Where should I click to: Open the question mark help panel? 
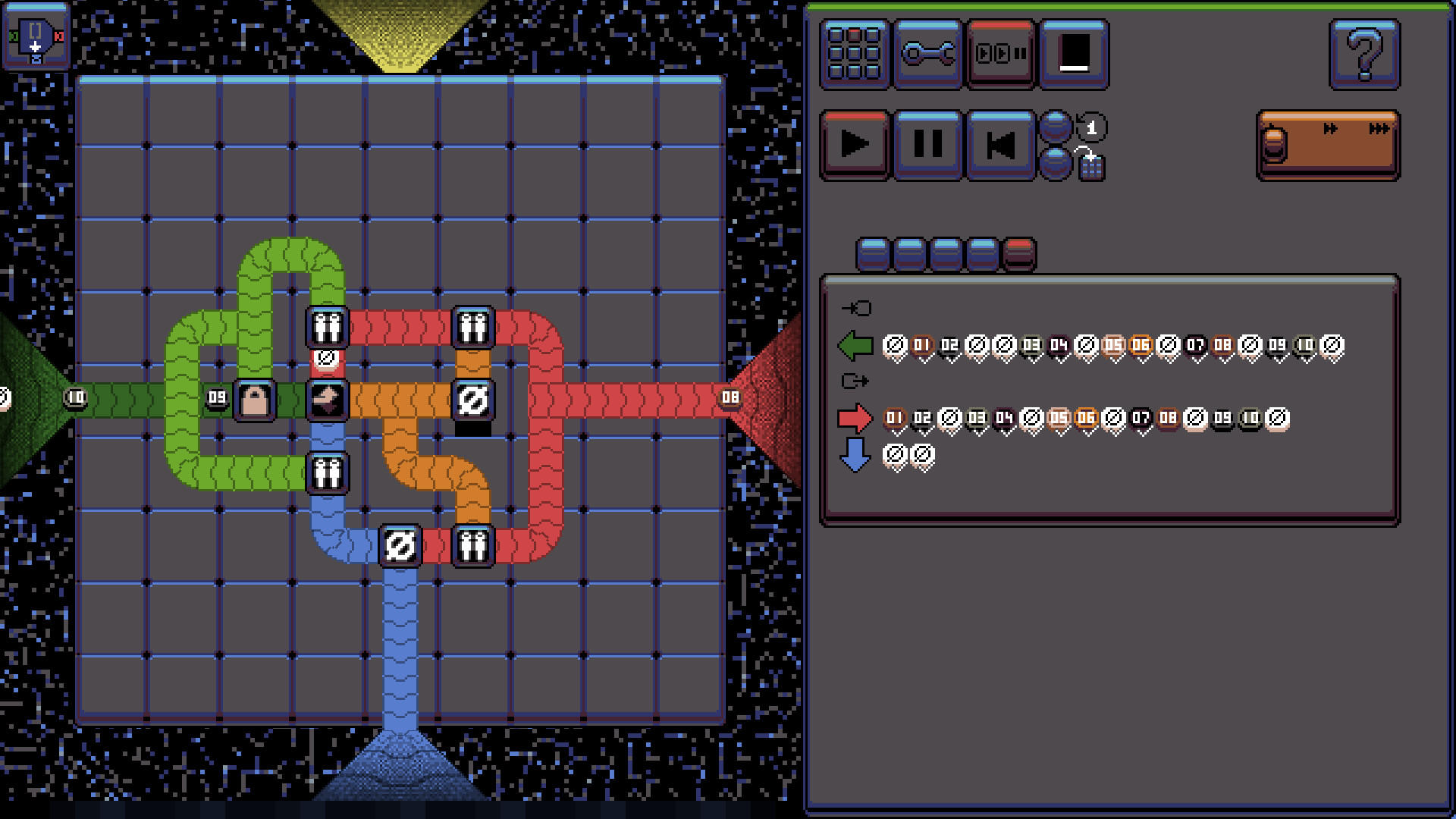[x=1365, y=55]
